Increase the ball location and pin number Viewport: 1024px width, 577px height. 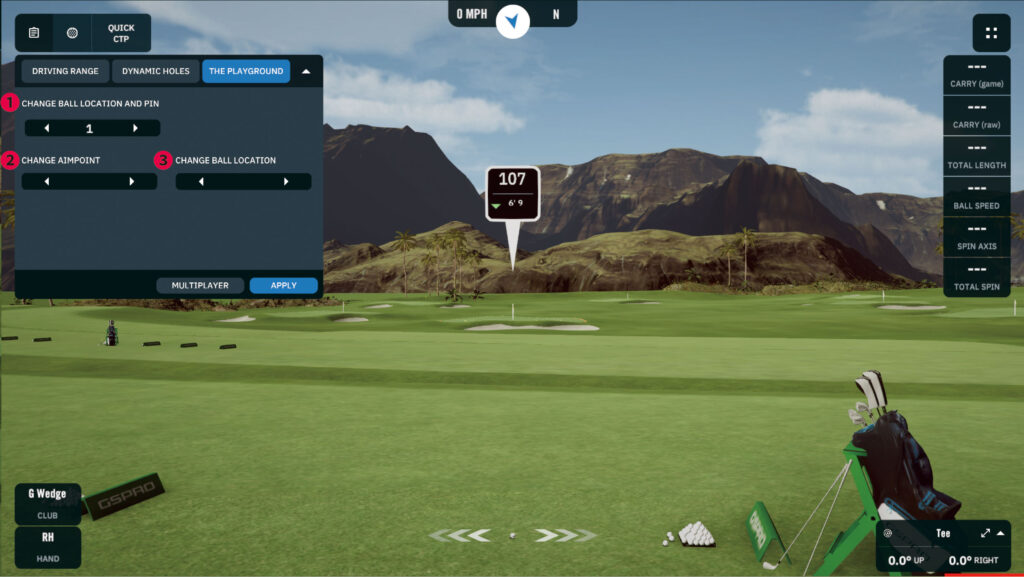pyautogui.click(x=135, y=128)
